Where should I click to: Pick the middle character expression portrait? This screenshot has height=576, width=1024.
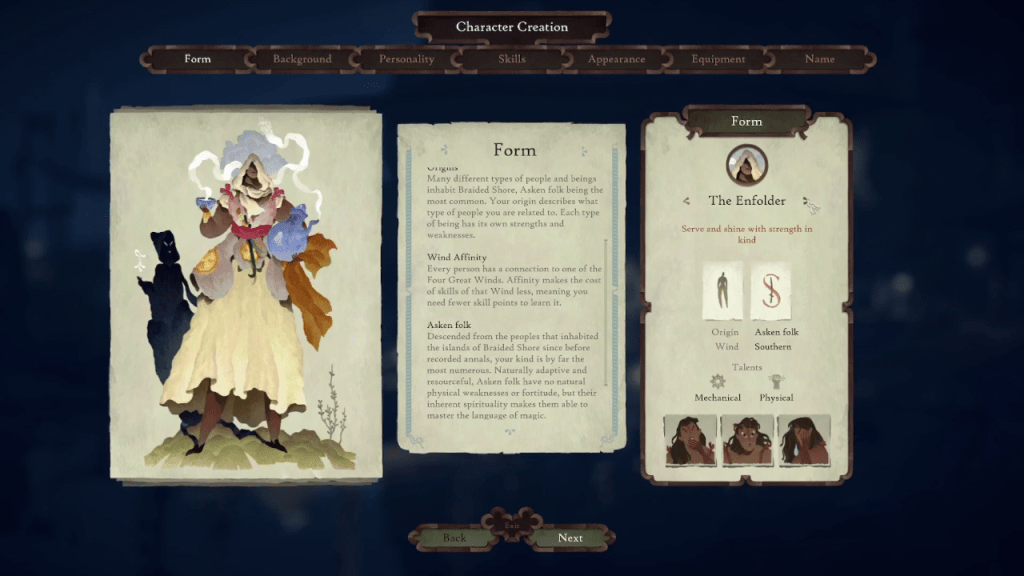click(747, 440)
